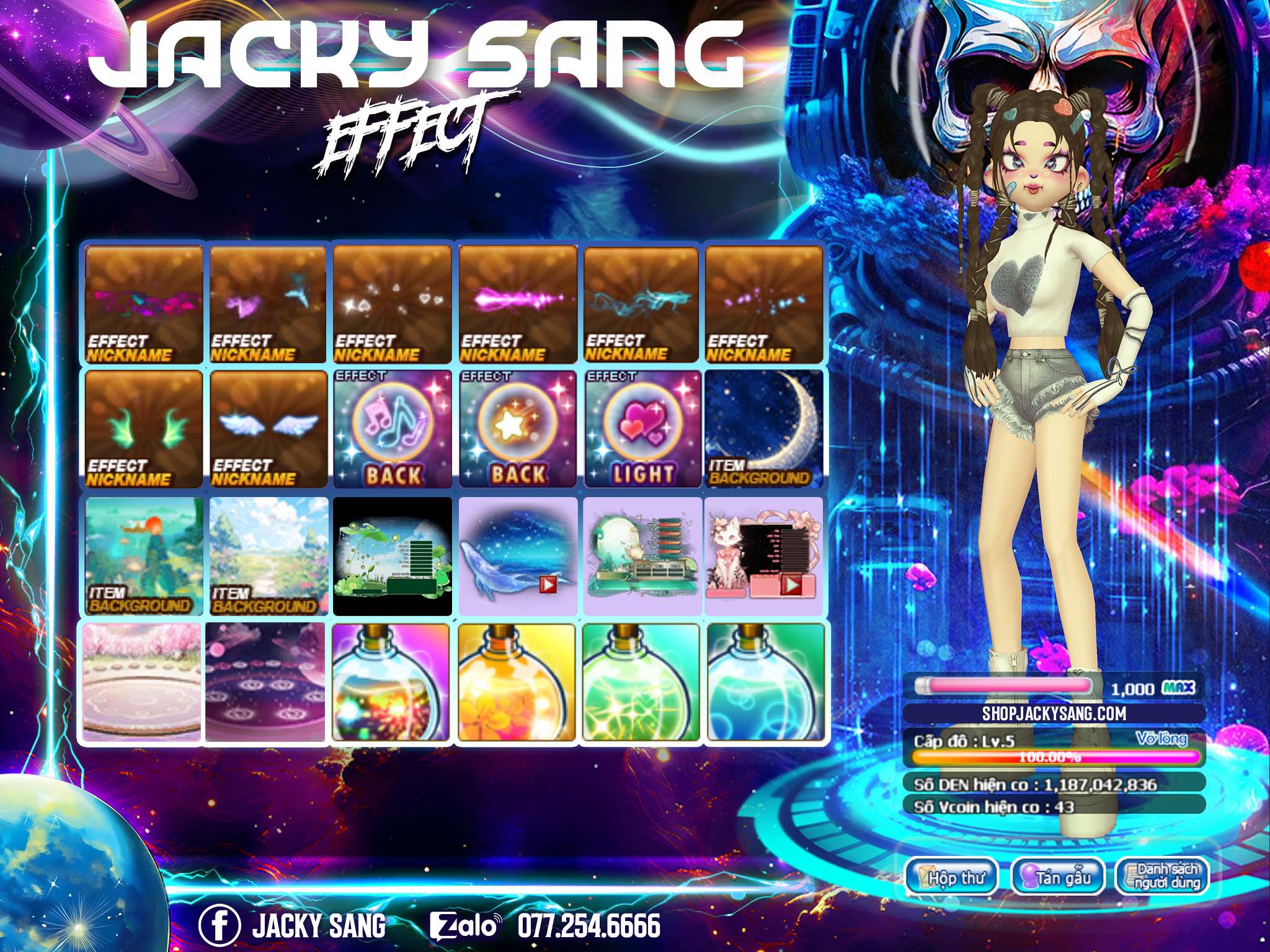Select the pink hearts Light effect
1270x952 pixels.
click(642, 430)
